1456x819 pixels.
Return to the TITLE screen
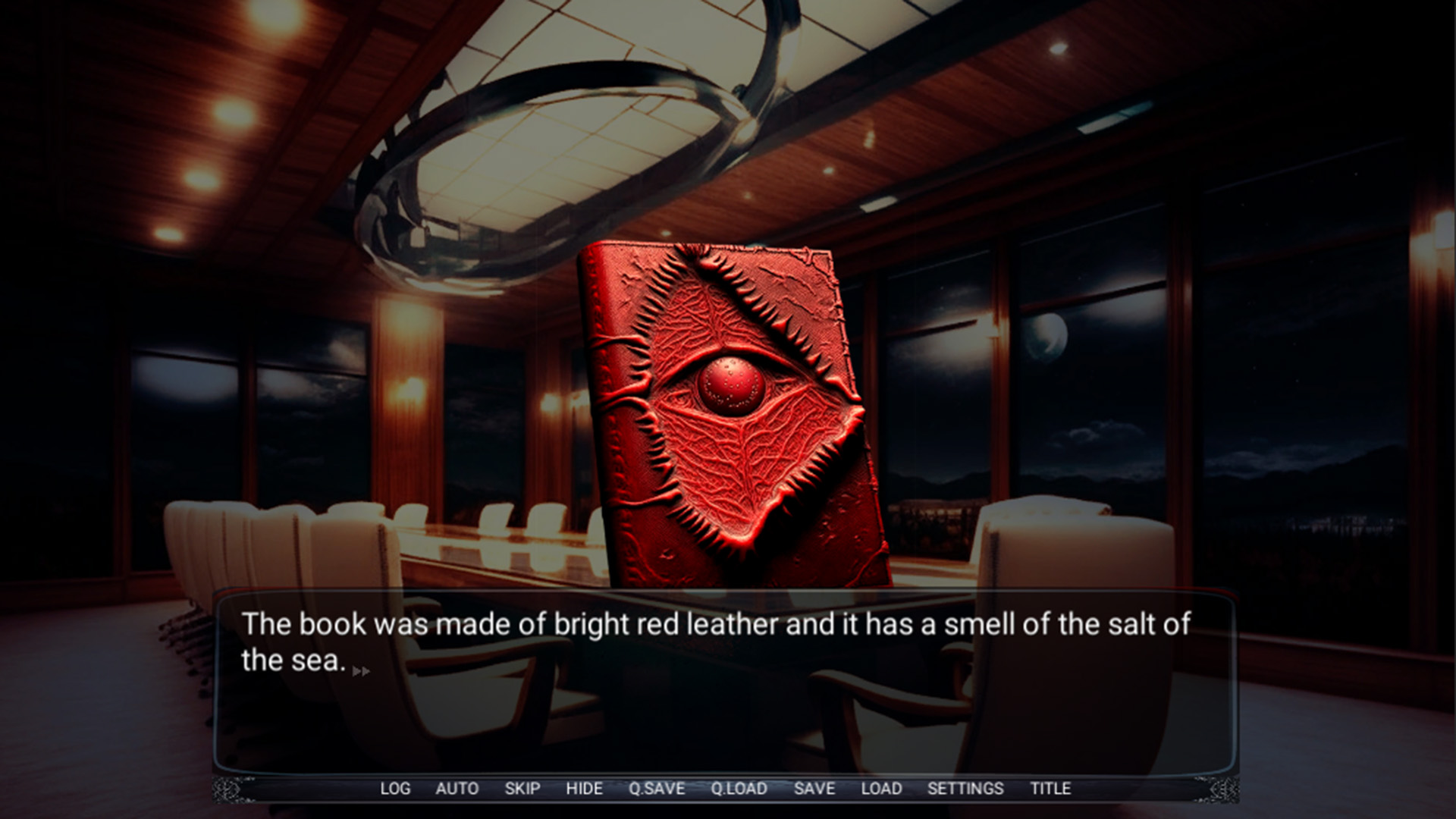tap(1049, 789)
